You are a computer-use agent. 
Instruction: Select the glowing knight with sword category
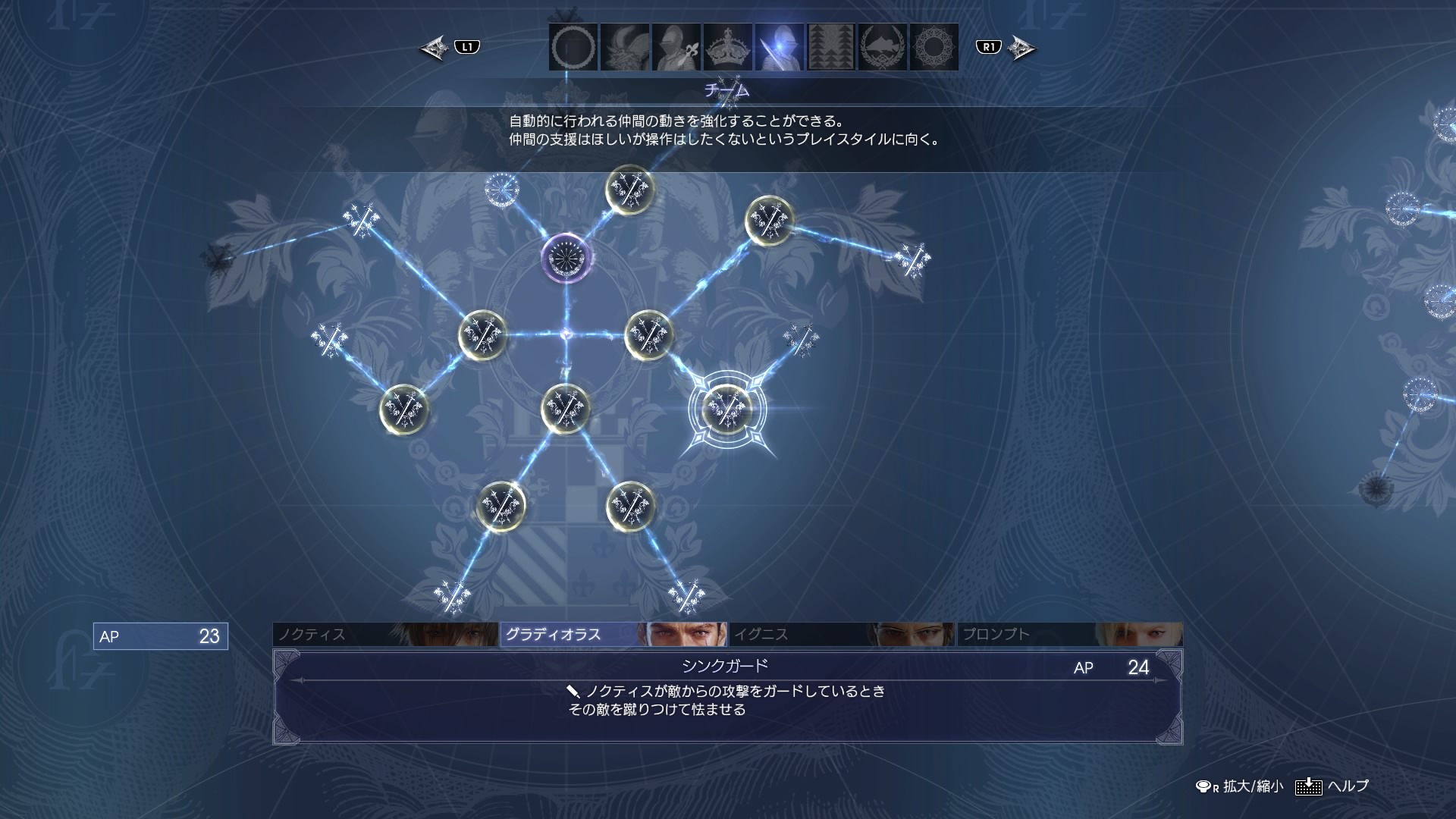tap(780, 47)
